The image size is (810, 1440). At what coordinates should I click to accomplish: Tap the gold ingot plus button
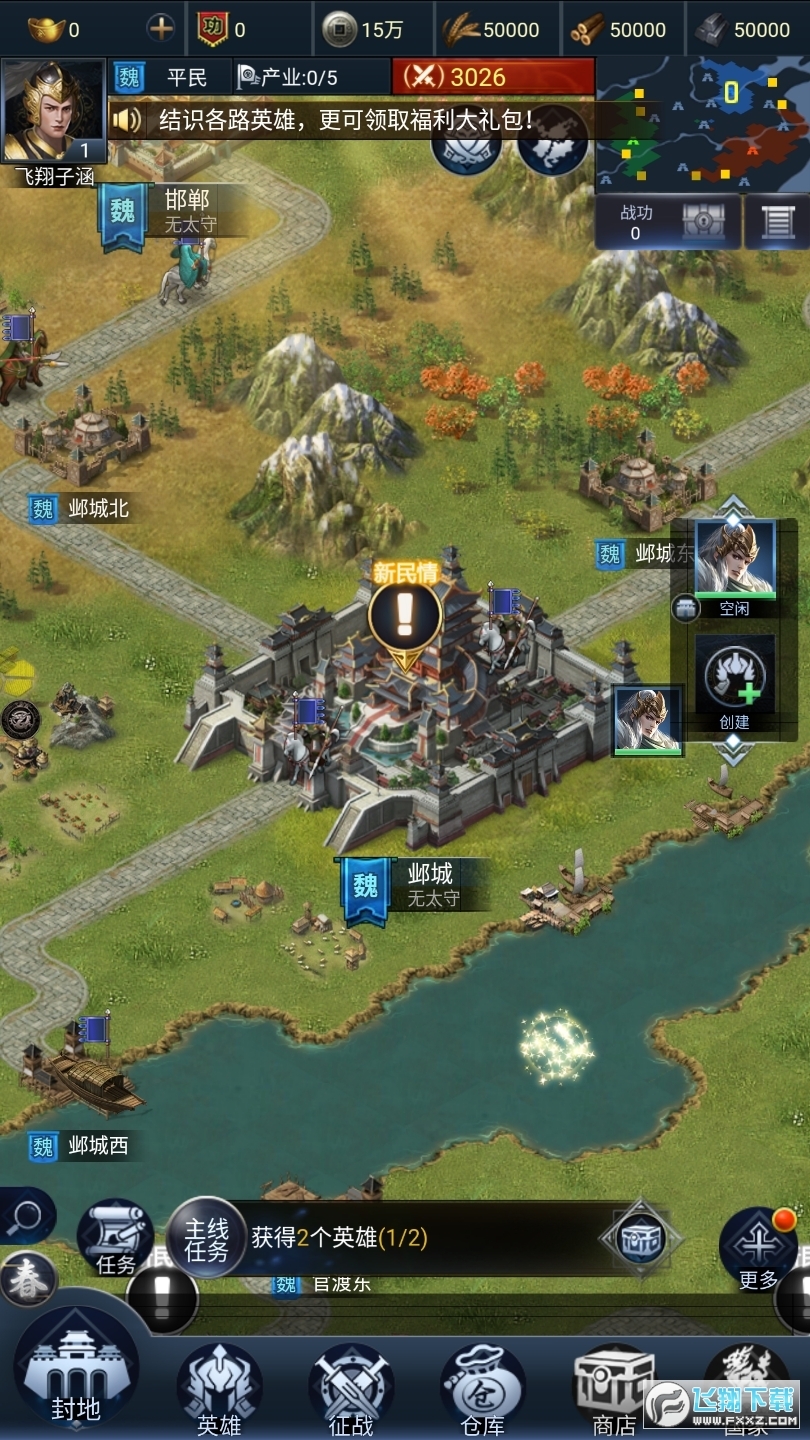tap(161, 29)
